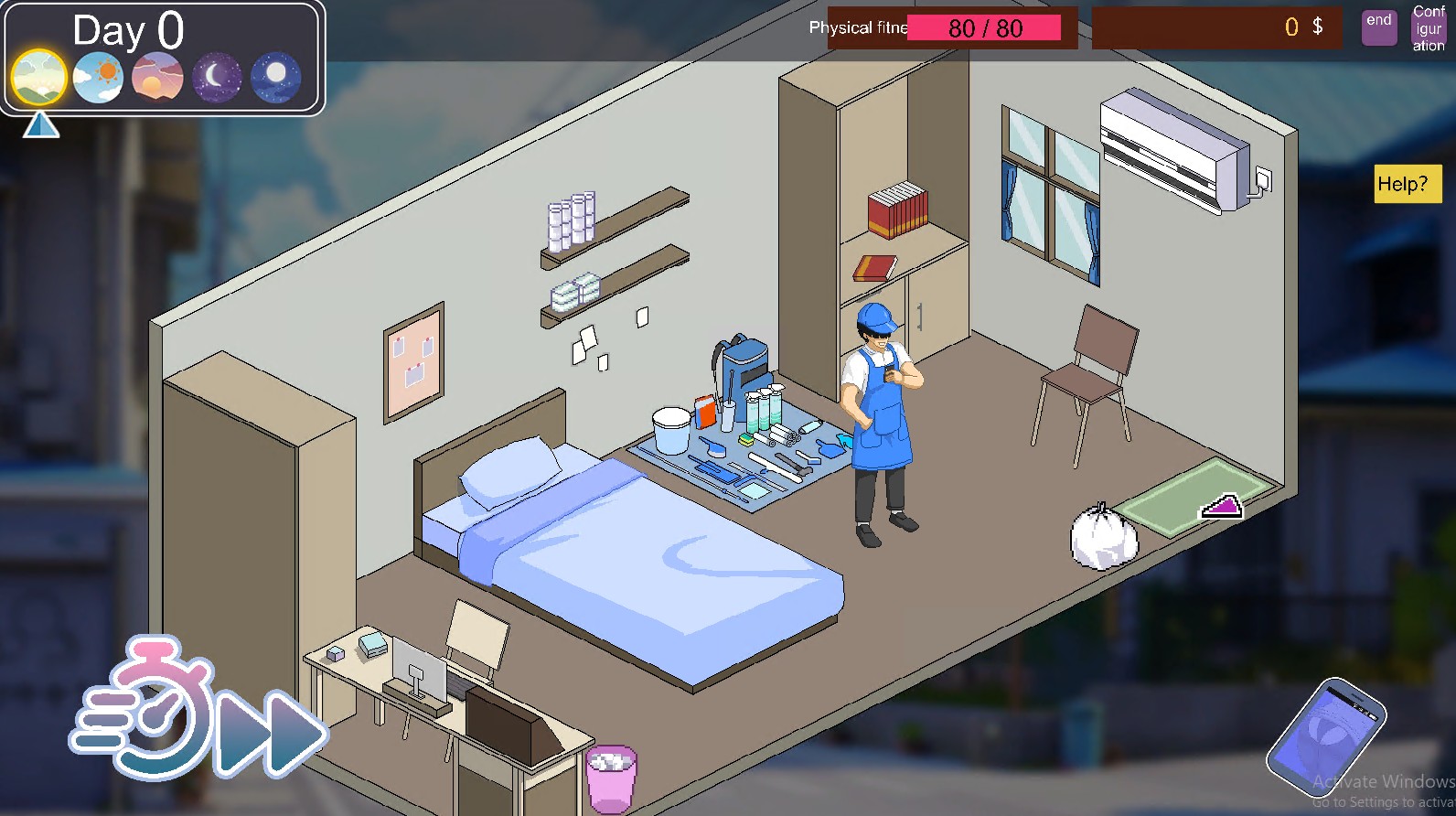This screenshot has width=1456, height=816.
Task: Click the stopwatch speed-up icon
Action: (160, 723)
